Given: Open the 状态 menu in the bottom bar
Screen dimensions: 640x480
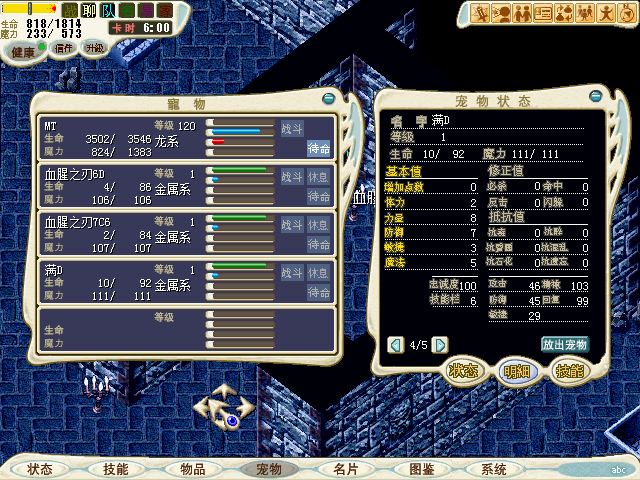Looking at the screenshot, I should pos(40,469).
